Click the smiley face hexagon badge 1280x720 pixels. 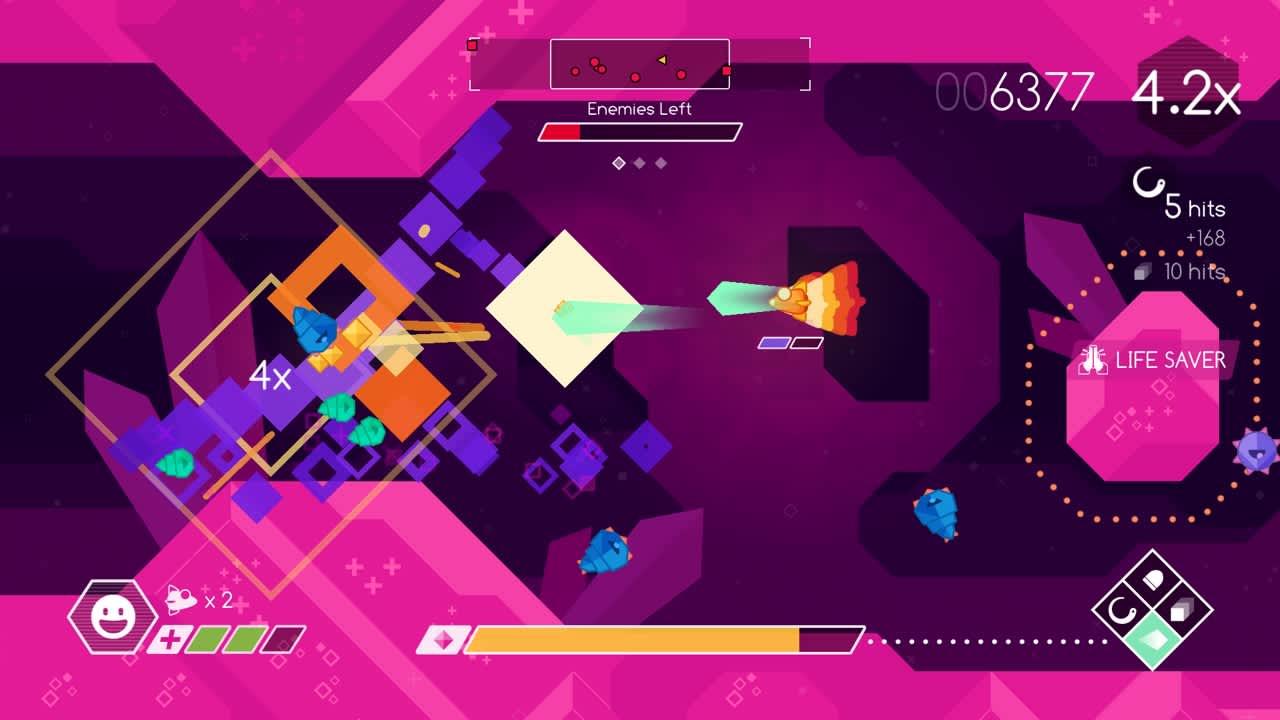click(x=113, y=614)
